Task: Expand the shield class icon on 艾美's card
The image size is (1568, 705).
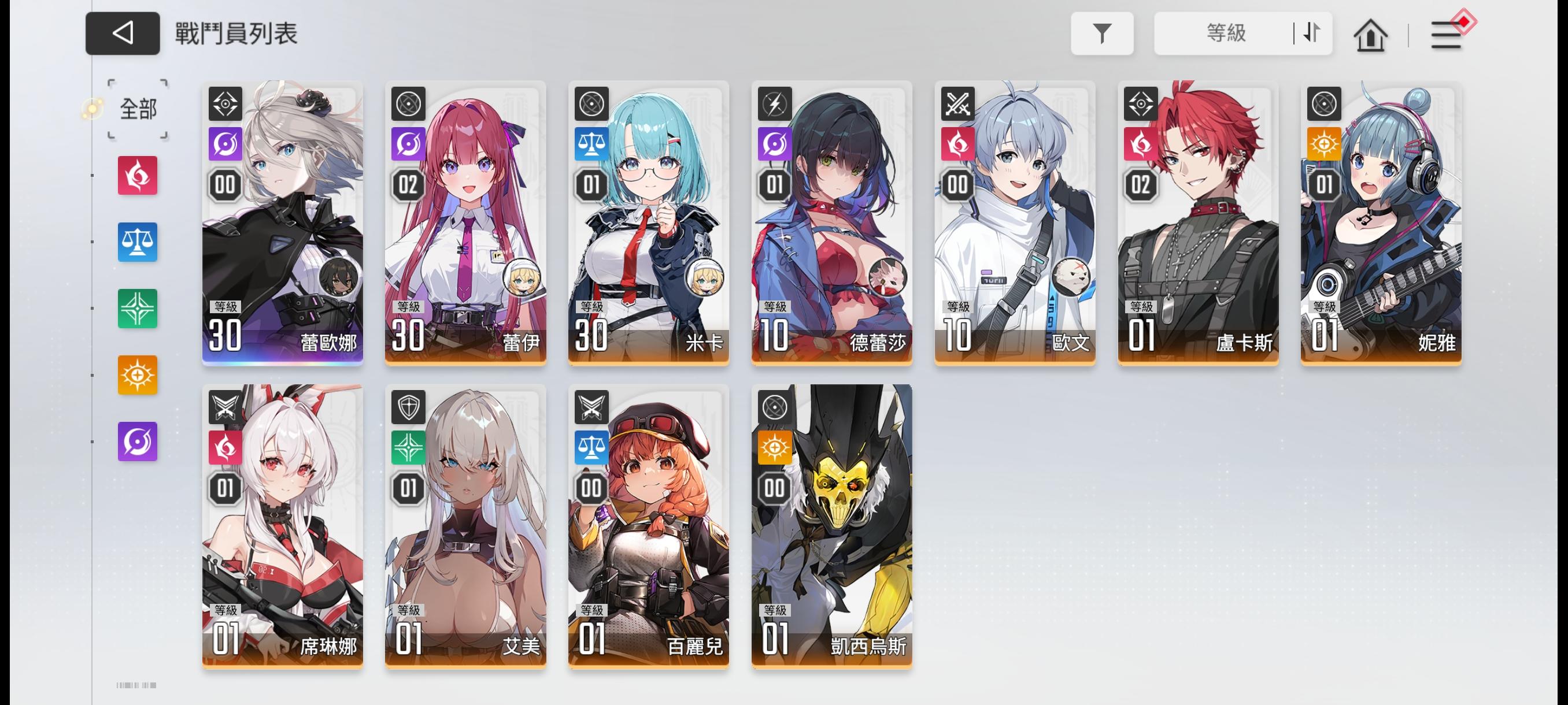Action: pos(408,408)
